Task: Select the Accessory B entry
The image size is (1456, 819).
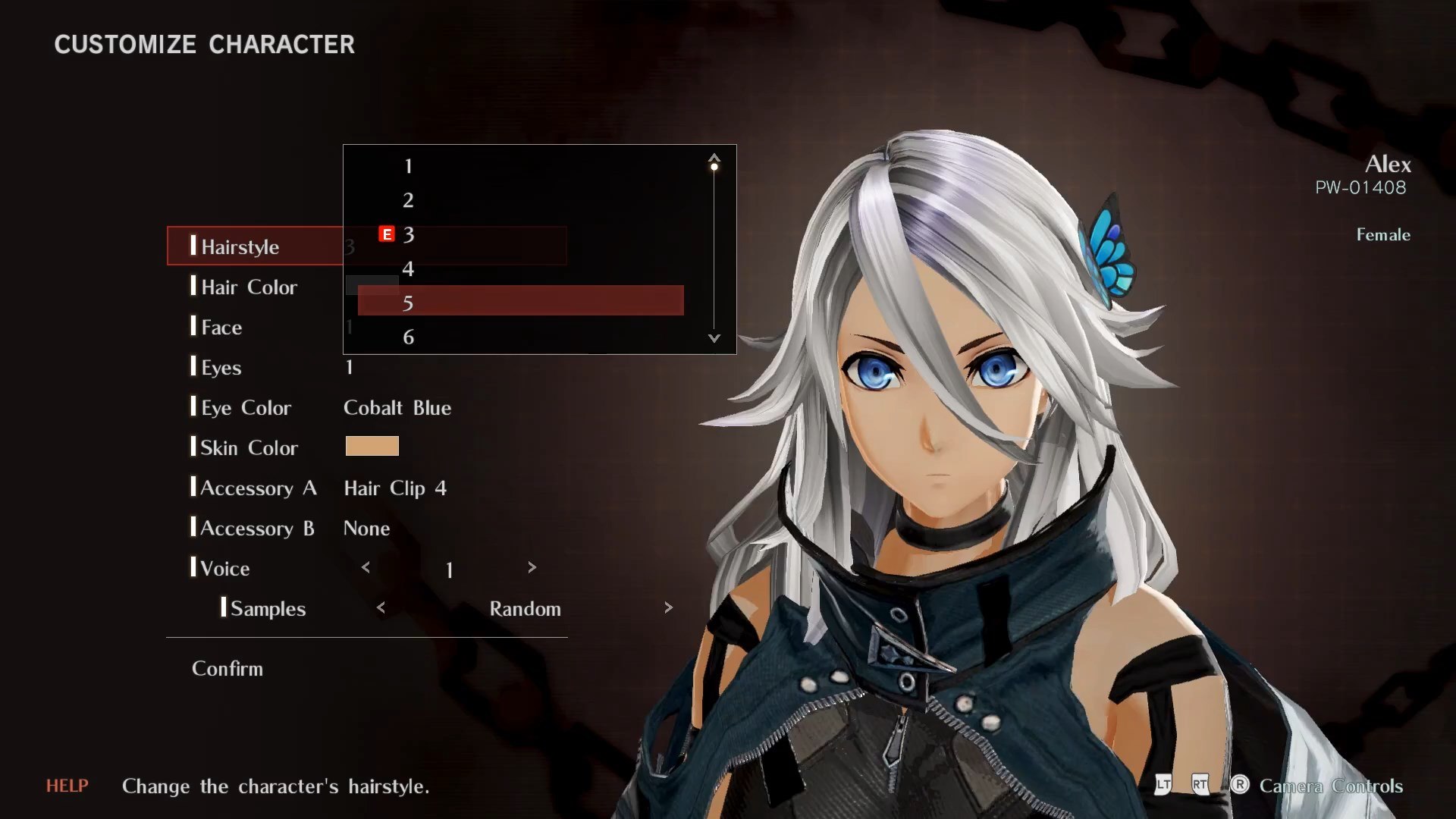Action: [x=256, y=528]
